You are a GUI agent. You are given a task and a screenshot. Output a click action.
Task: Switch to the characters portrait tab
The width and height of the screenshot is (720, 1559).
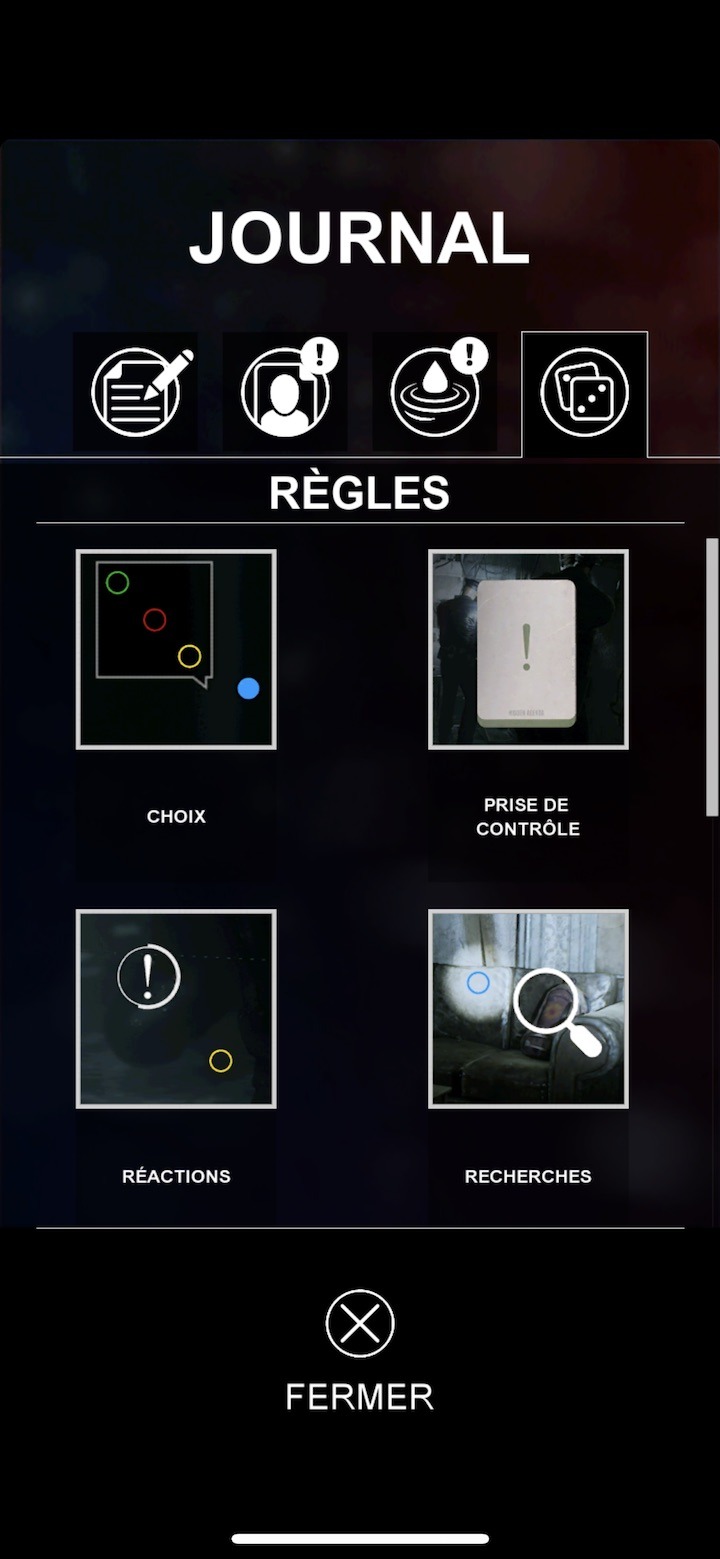pyautogui.click(x=285, y=392)
